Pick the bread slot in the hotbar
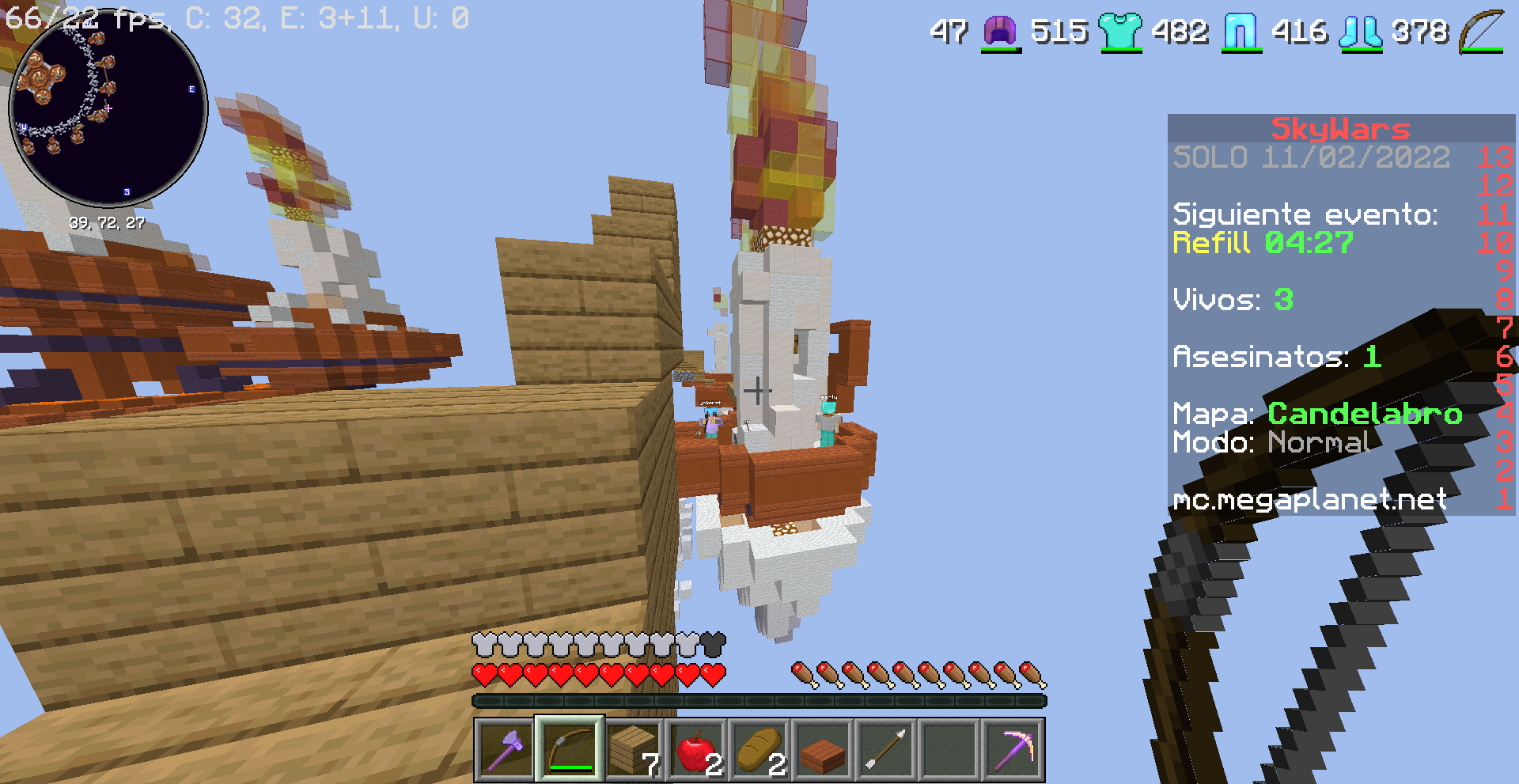 click(x=759, y=749)
